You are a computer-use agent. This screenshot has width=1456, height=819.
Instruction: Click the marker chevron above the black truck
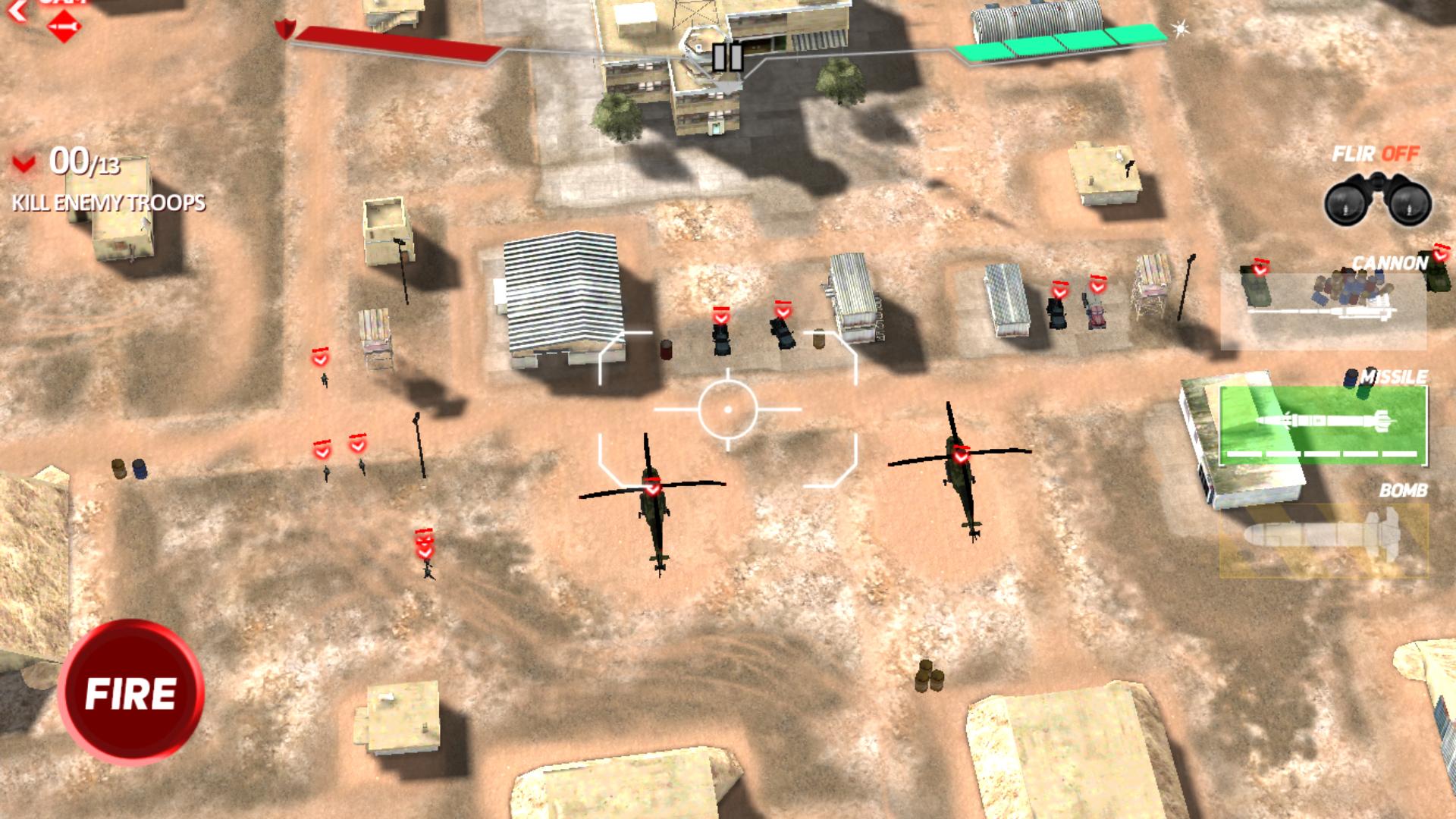[722, 315]
